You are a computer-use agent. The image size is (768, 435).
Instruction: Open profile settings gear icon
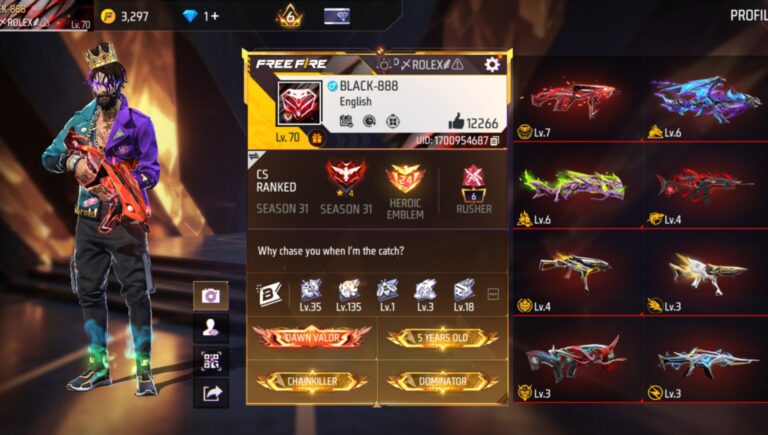point(491,64)
